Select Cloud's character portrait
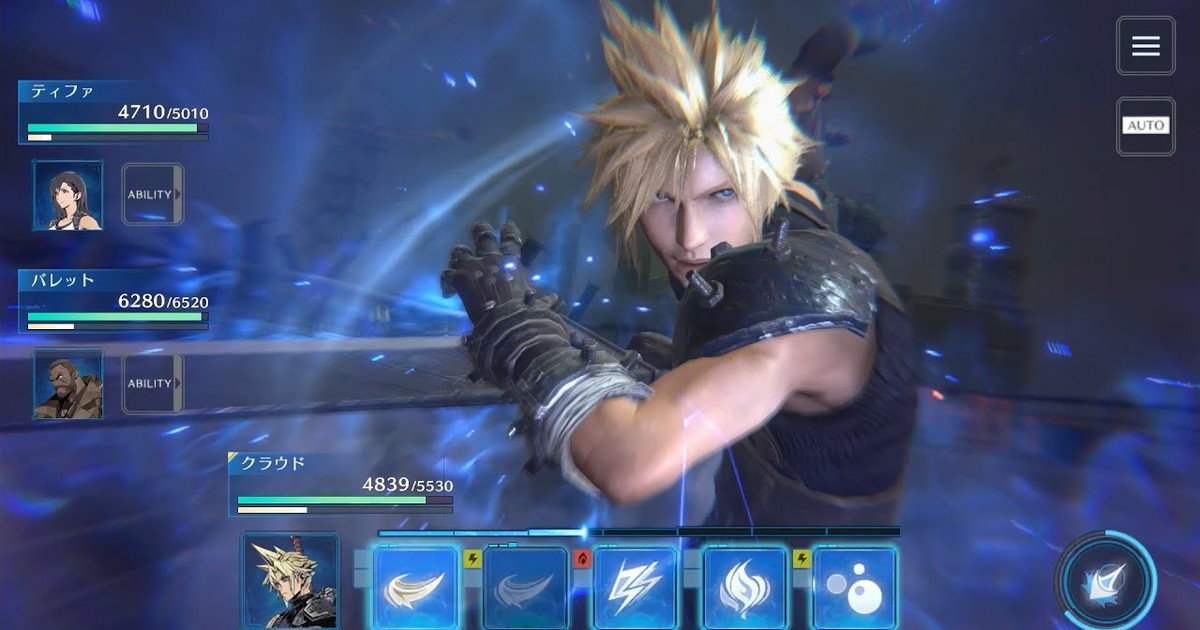The image size is (1200, 630). (290, 582)
